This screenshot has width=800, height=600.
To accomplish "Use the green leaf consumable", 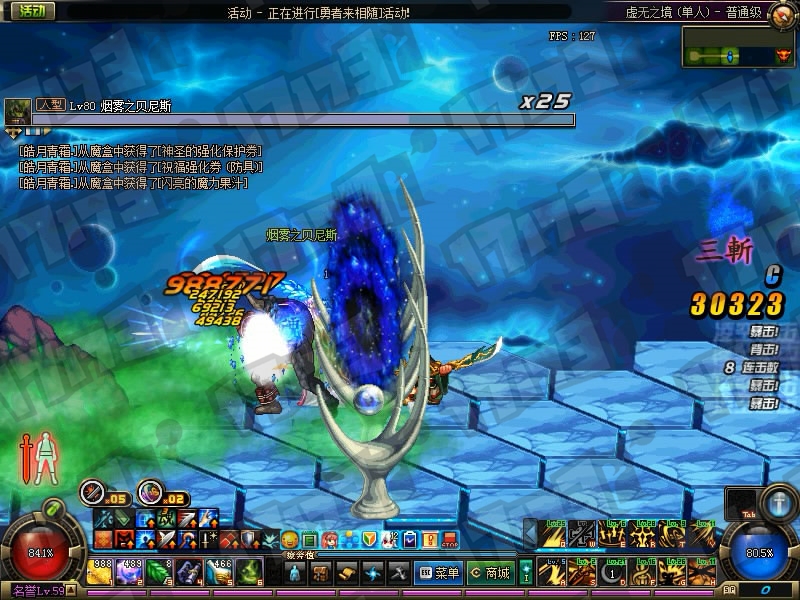I will (162, 572).
